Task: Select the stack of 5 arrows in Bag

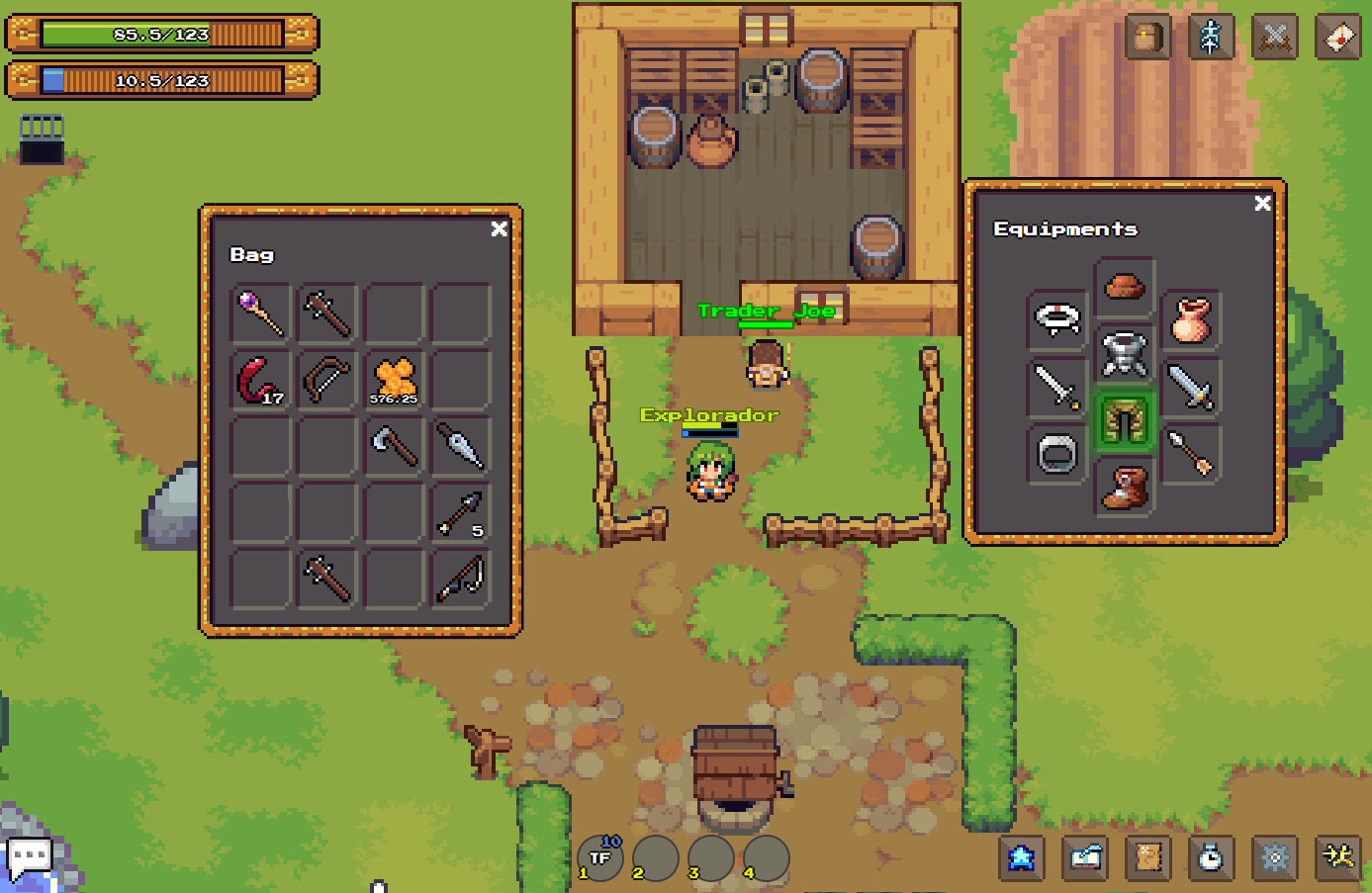Action: pyautogui.click(x=461, y=513)
